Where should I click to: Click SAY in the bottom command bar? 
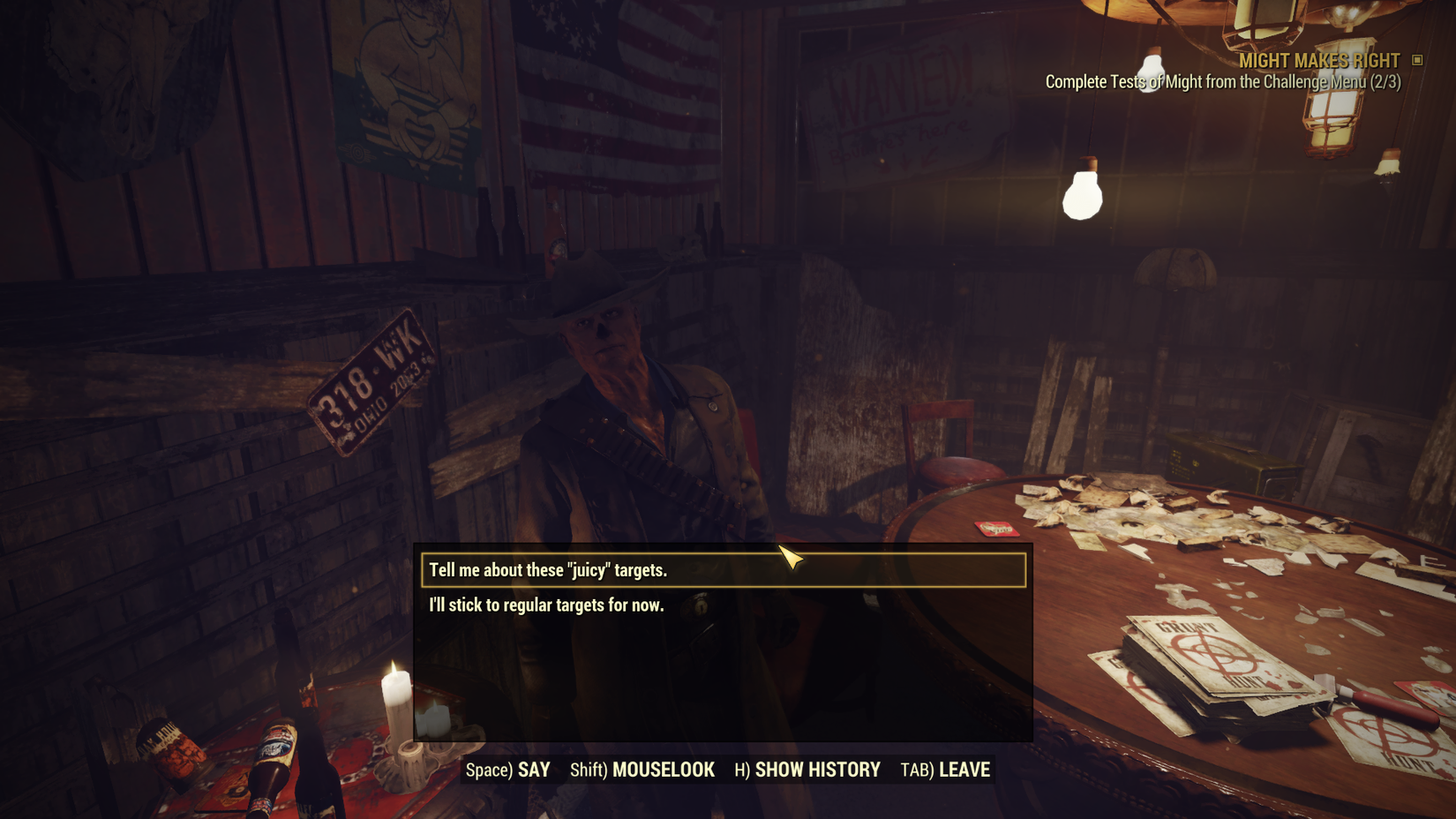(x=533, y=769)
